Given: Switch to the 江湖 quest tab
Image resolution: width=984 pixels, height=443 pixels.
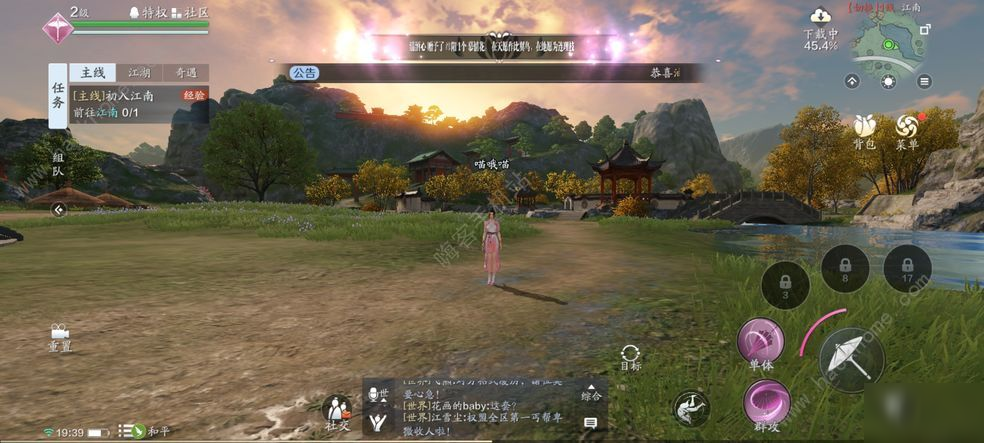Looking at the screenshot, I should pos(139,73).
